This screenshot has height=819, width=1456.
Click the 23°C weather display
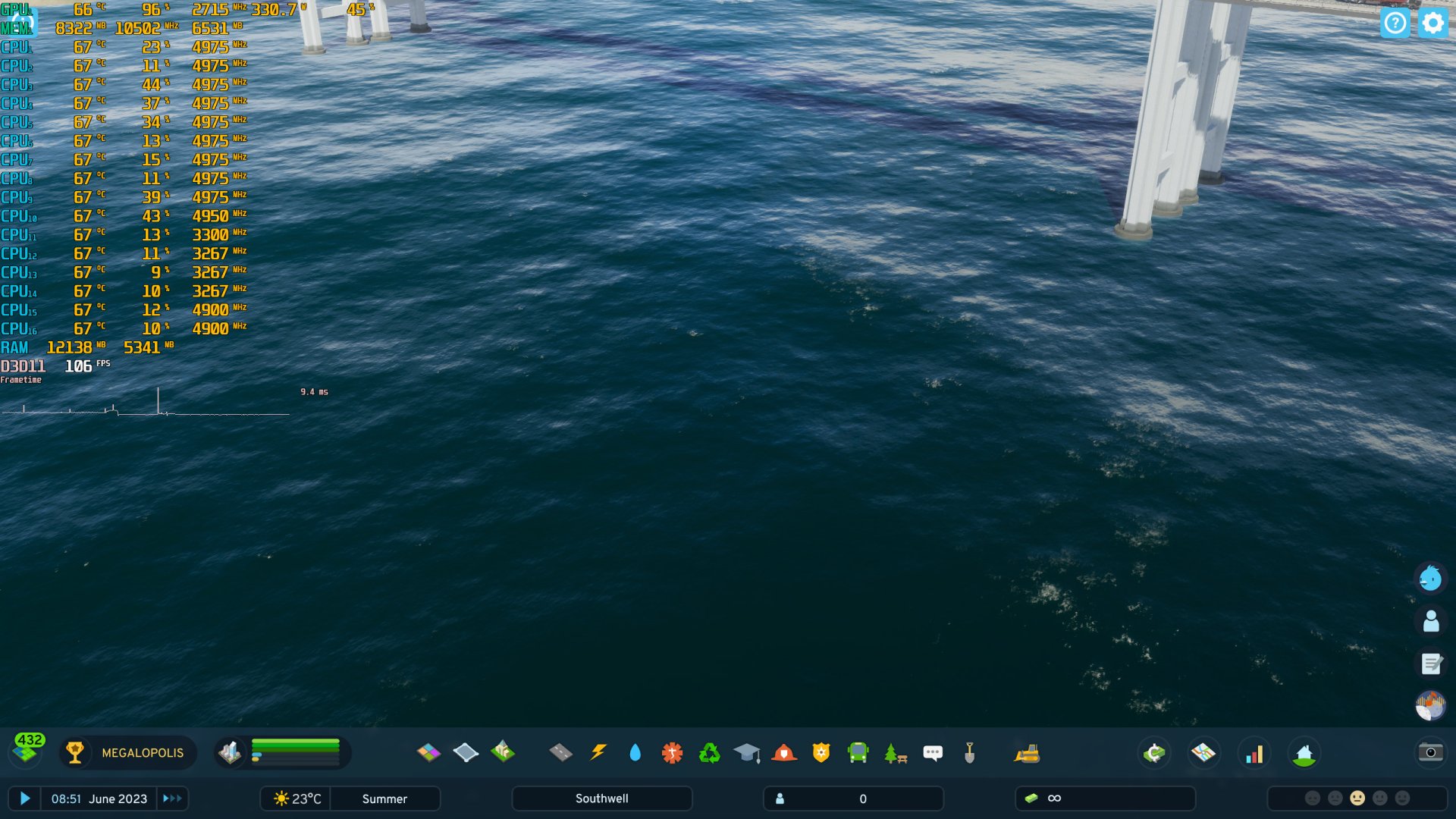tap(298, 799)
